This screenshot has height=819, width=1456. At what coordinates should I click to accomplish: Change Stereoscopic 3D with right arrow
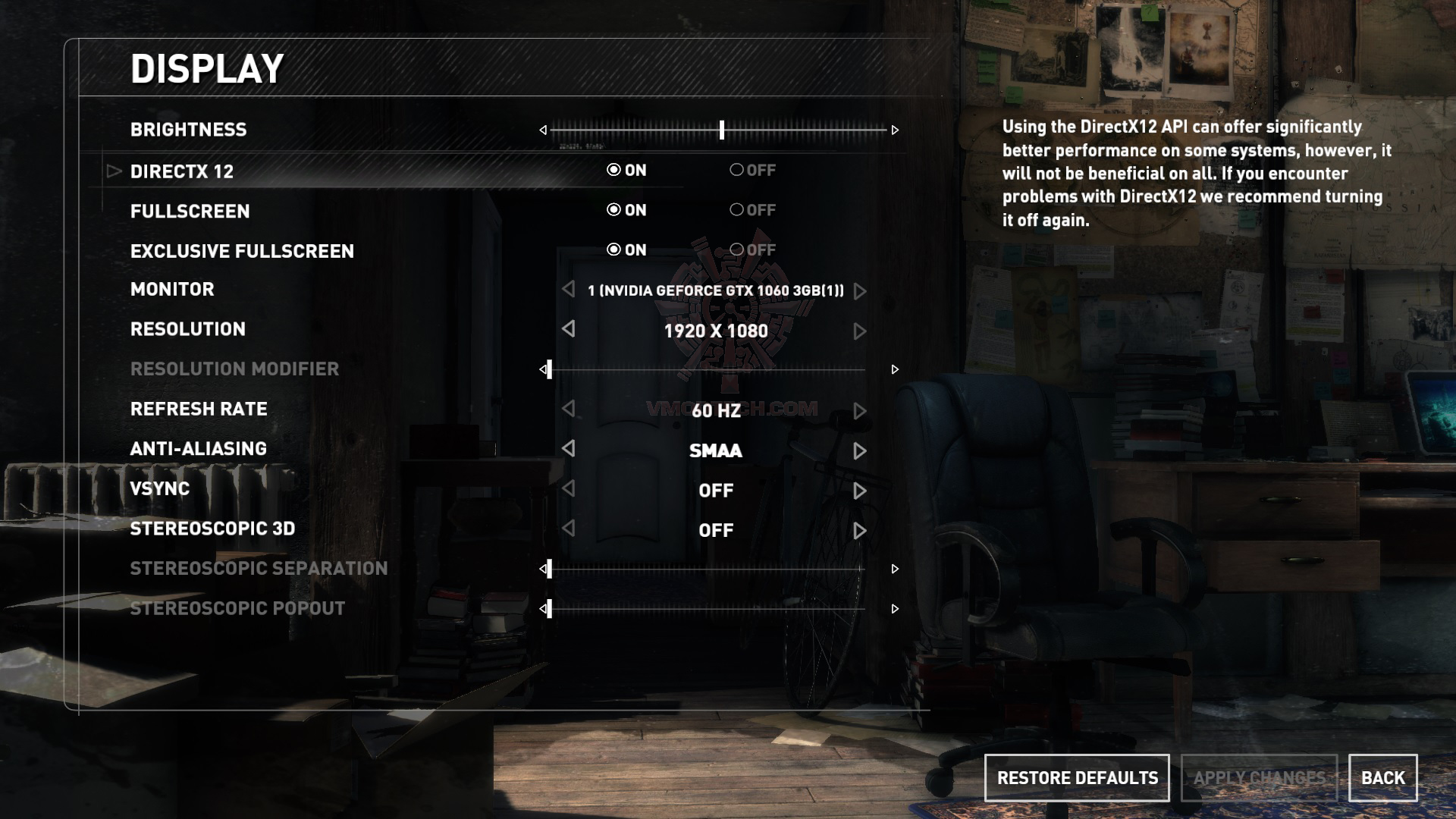click(859, 531)
